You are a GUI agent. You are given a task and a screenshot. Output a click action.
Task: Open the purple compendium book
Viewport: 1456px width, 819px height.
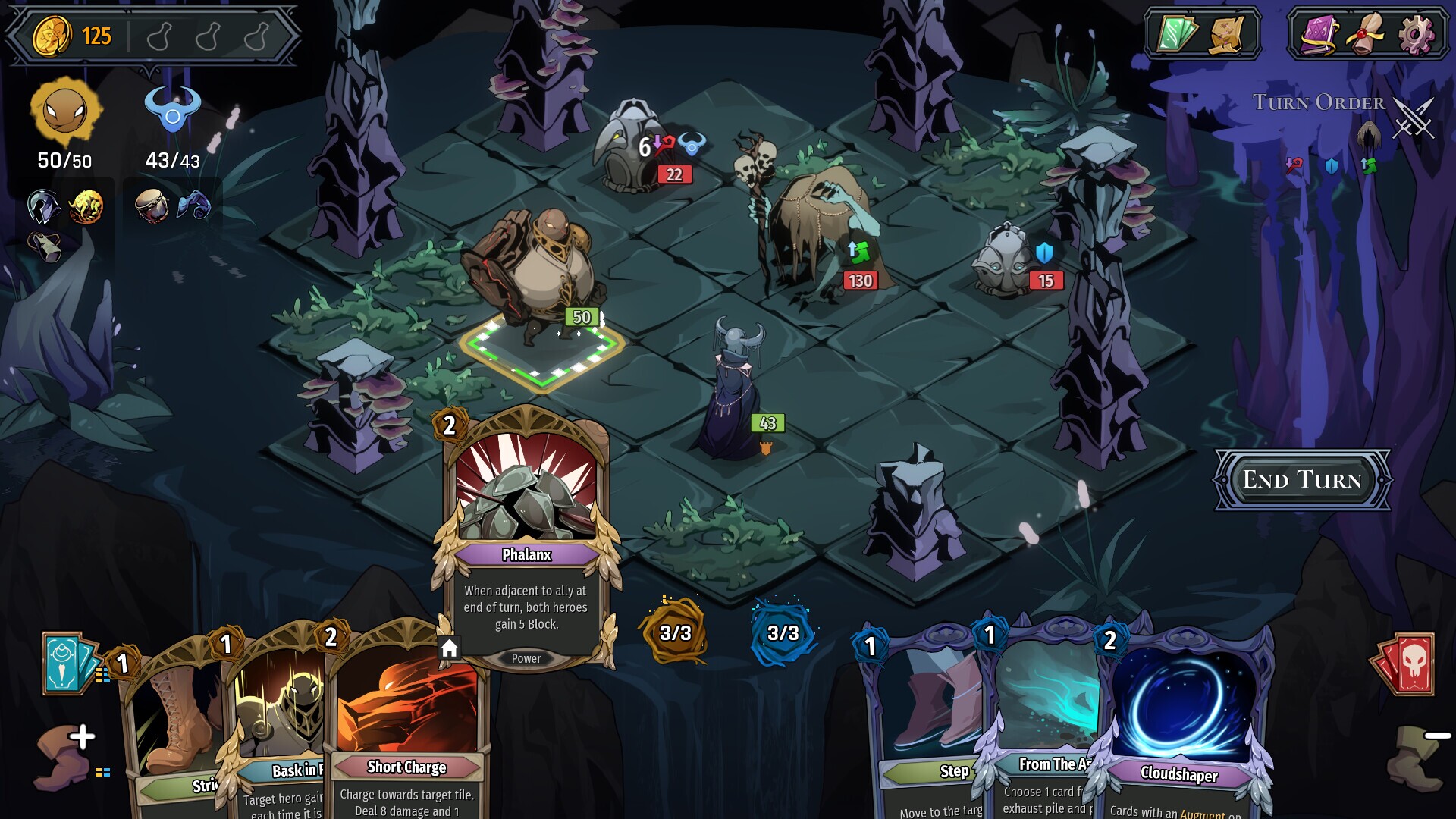click(1319, 32)
